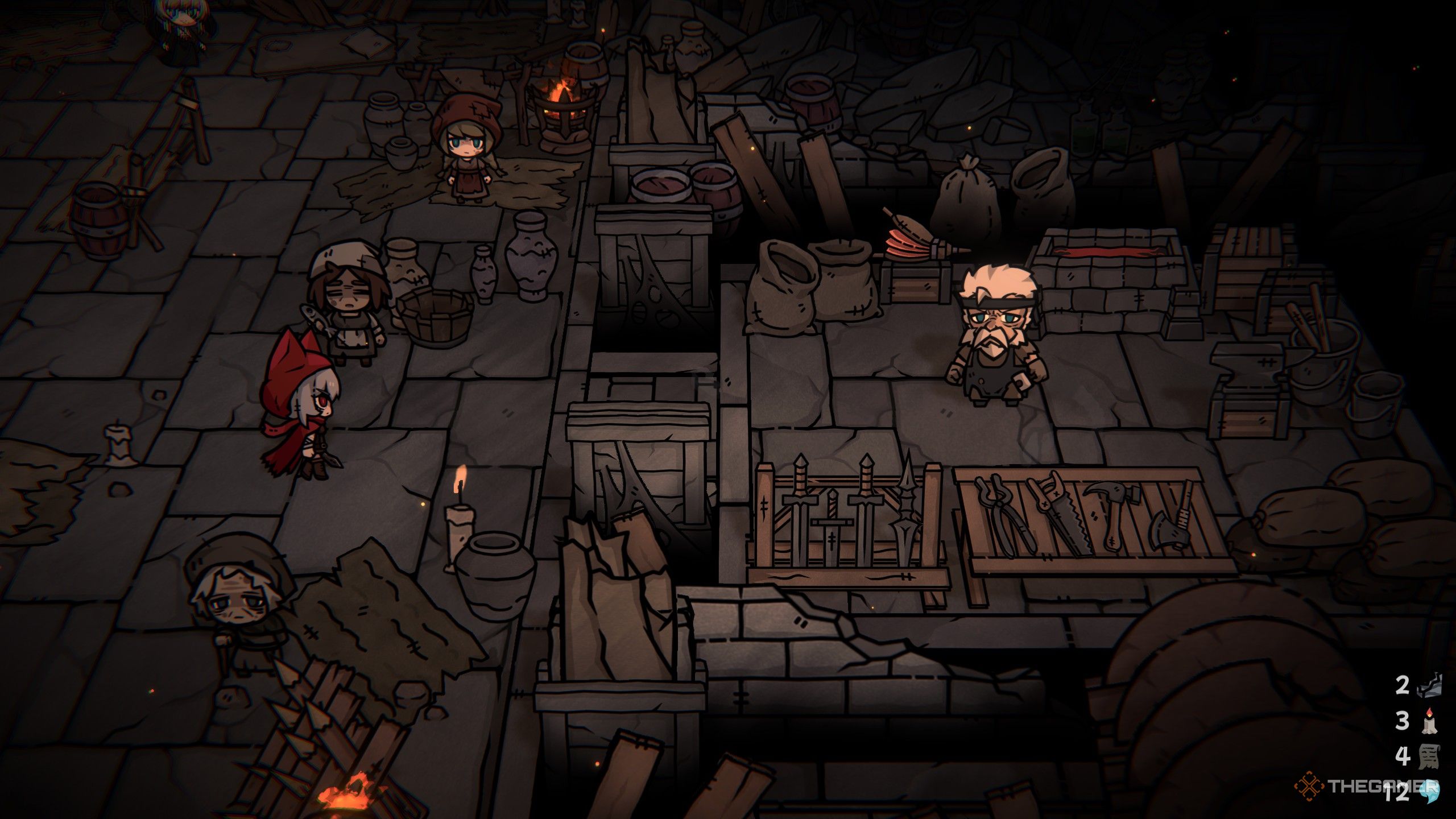Click the torn scroll resource icon
The height and width of the screenshot is (819, 1456).
[1430, 756]
